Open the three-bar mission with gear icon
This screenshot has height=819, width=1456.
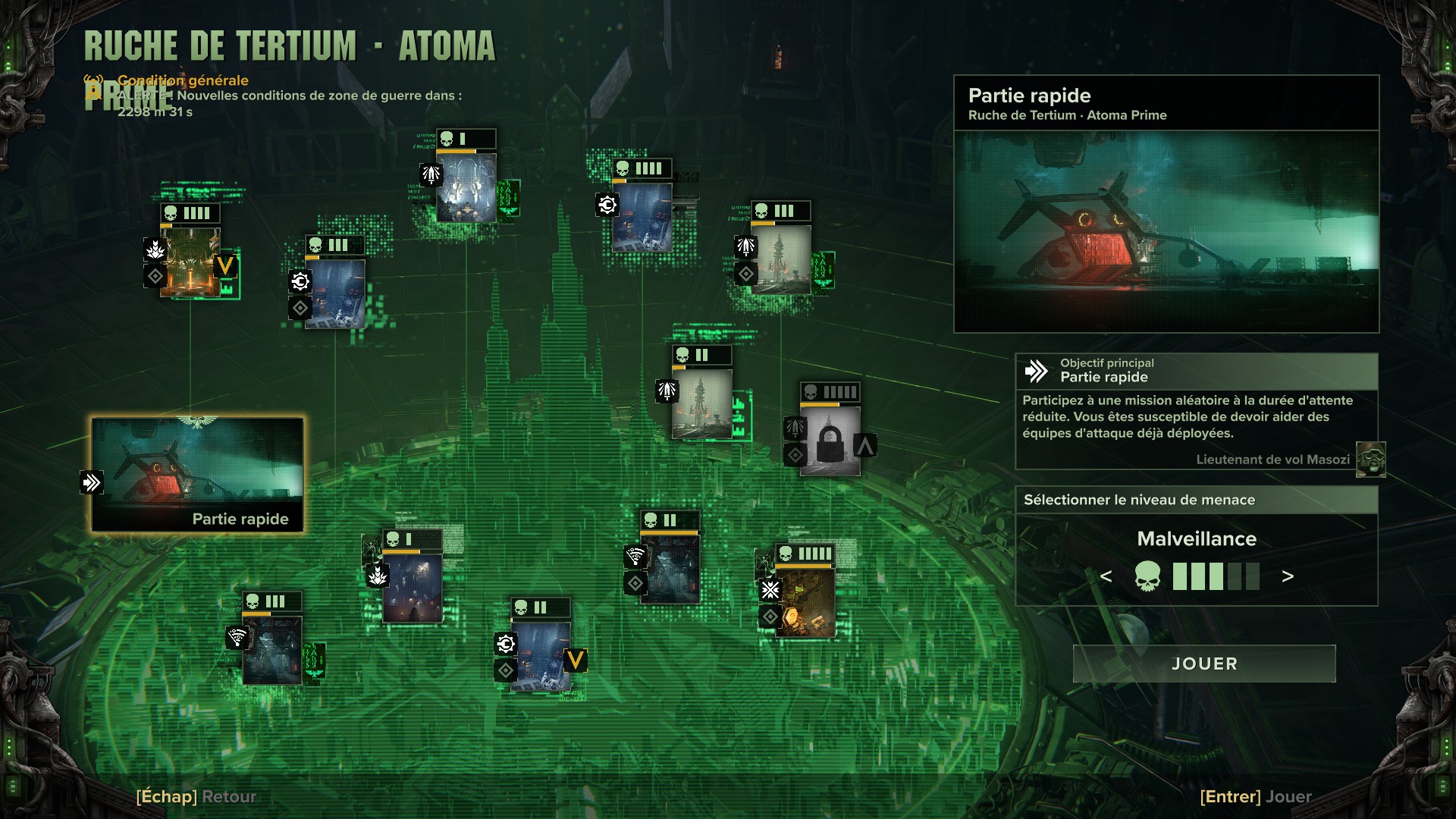[x=334, y=293]
